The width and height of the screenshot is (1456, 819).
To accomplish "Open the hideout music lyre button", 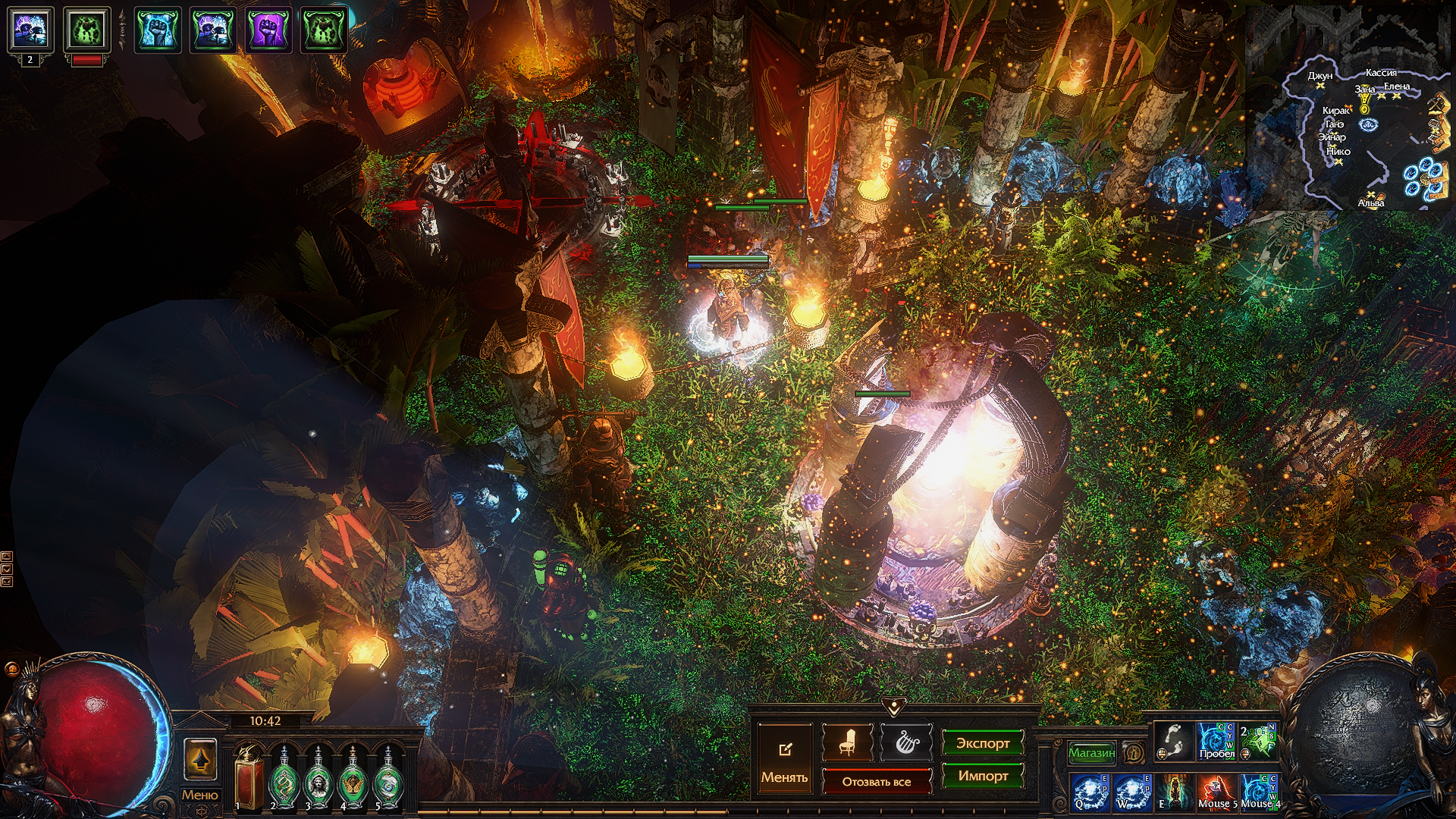I will pyautogui.click(x=905, y=743).
